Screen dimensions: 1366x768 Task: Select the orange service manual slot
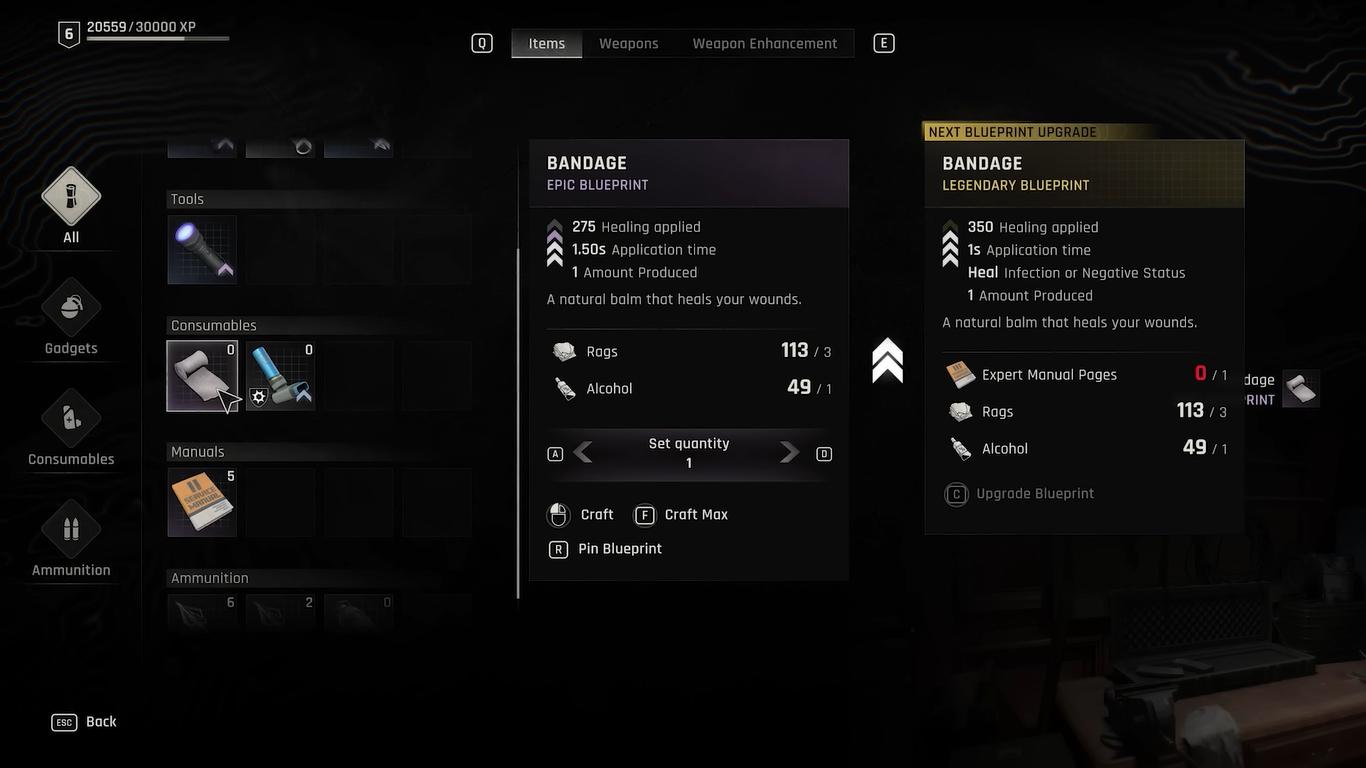point(202,502)
